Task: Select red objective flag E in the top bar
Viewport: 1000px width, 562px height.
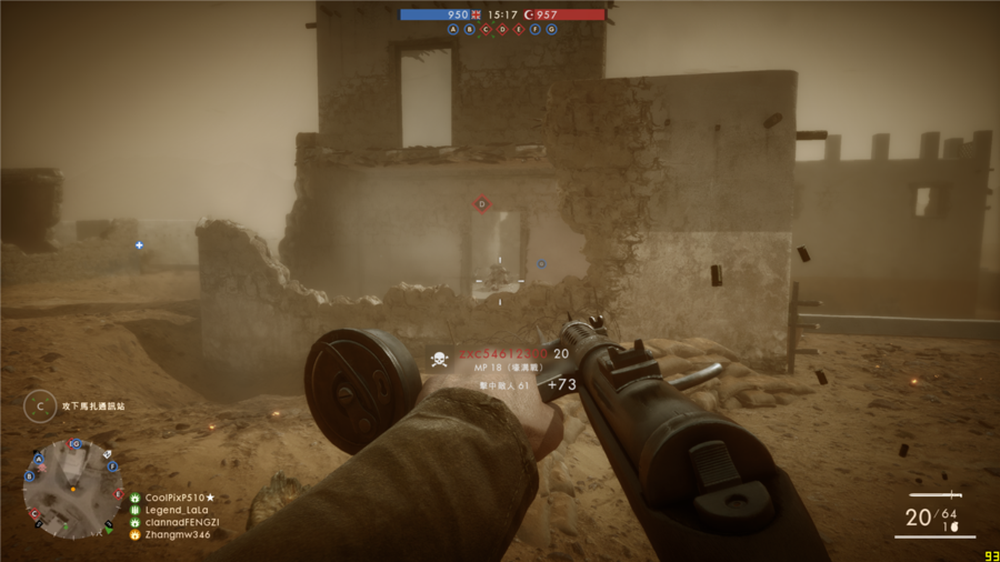Action: [518, 30]
